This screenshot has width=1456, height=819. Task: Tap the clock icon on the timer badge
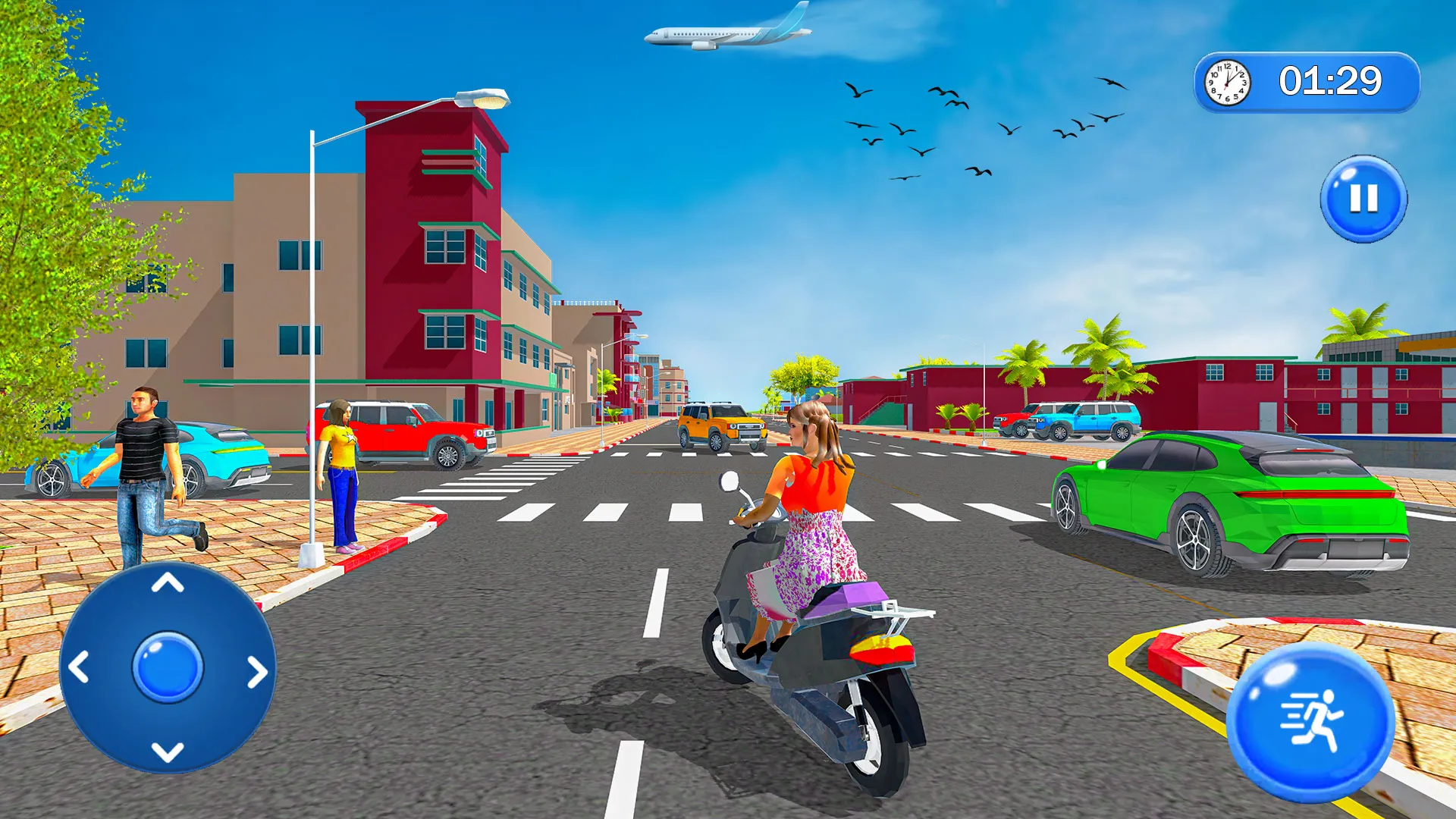coord(1226,82)
